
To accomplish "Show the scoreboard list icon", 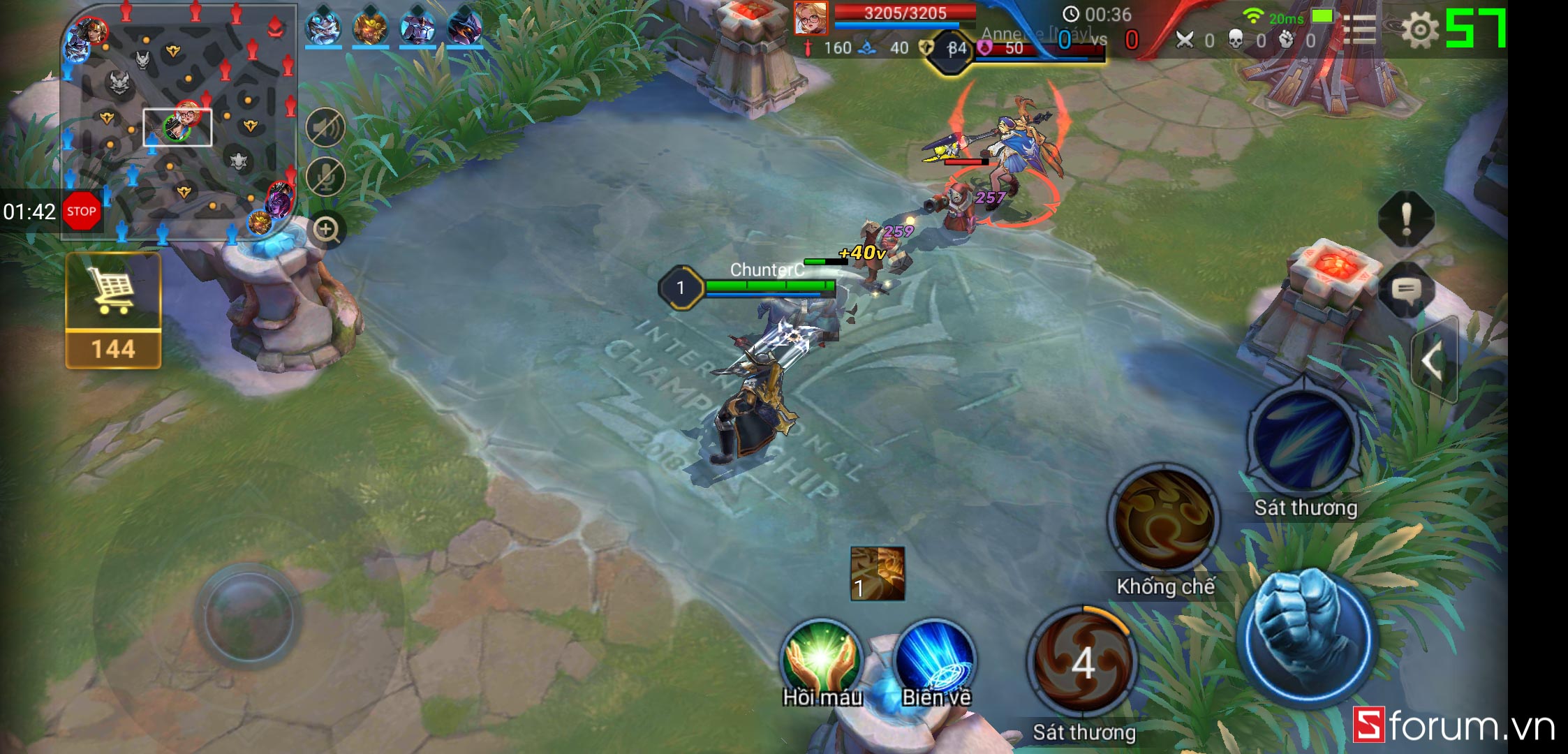I will (x=1359, y=30).
